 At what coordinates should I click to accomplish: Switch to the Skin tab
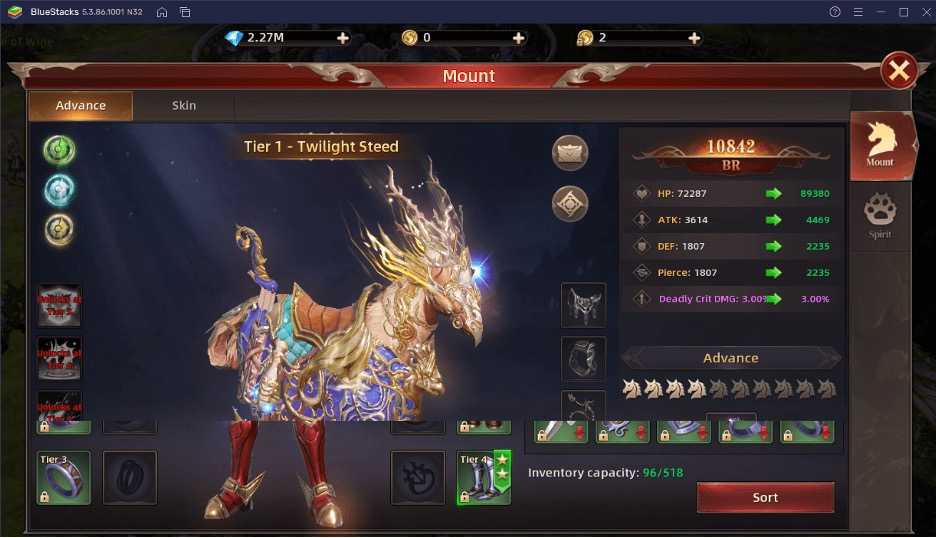184,106
